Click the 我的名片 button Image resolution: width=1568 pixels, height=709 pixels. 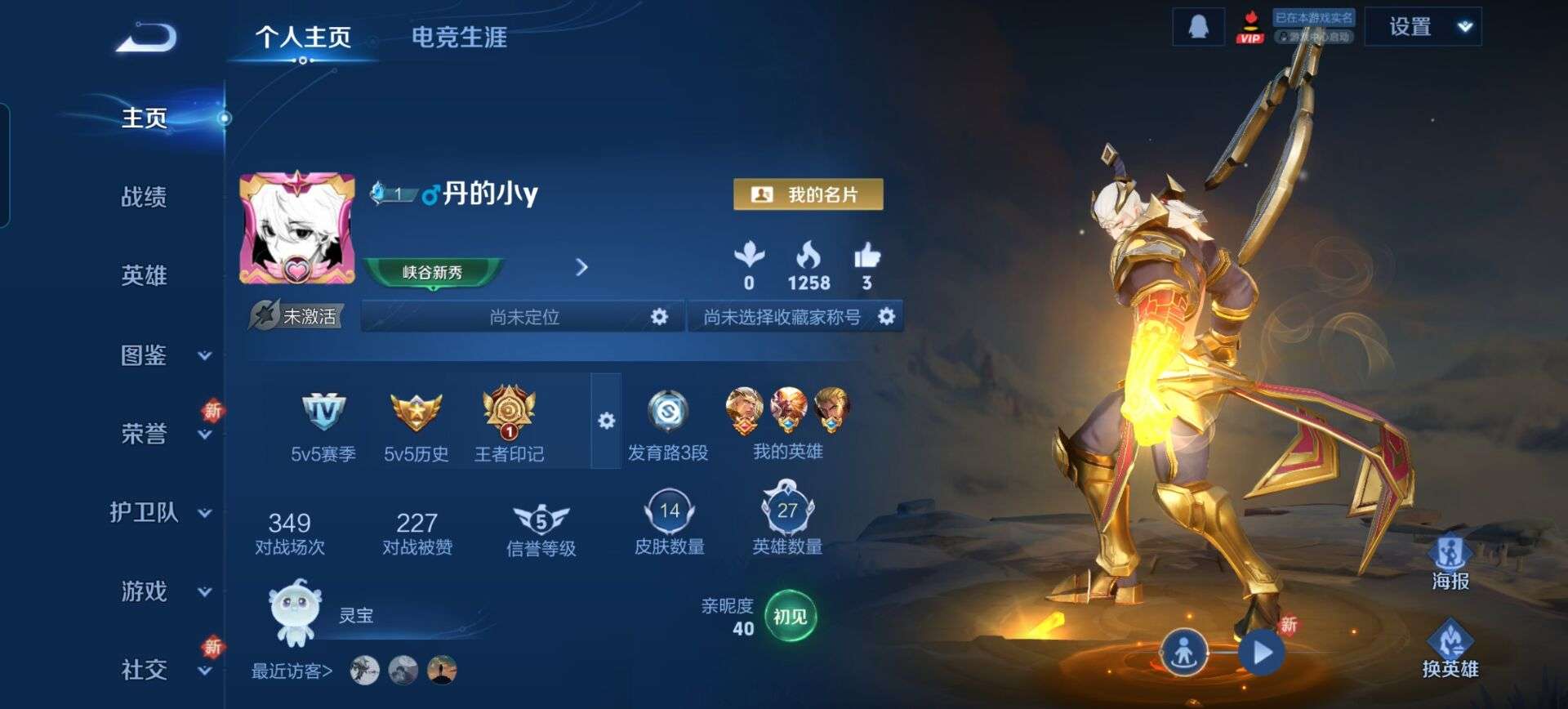808,194
